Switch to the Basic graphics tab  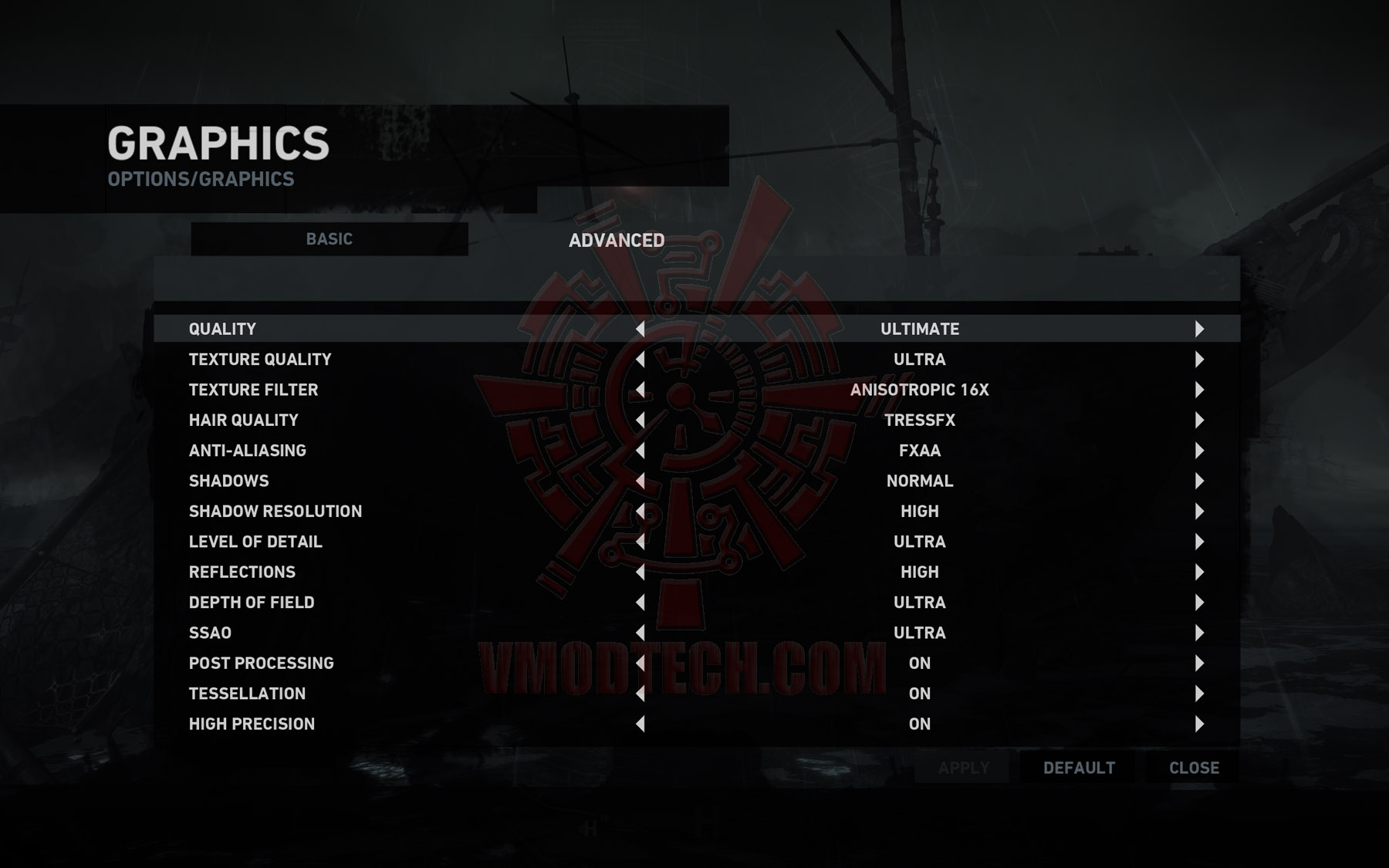[x=330, y=239]
